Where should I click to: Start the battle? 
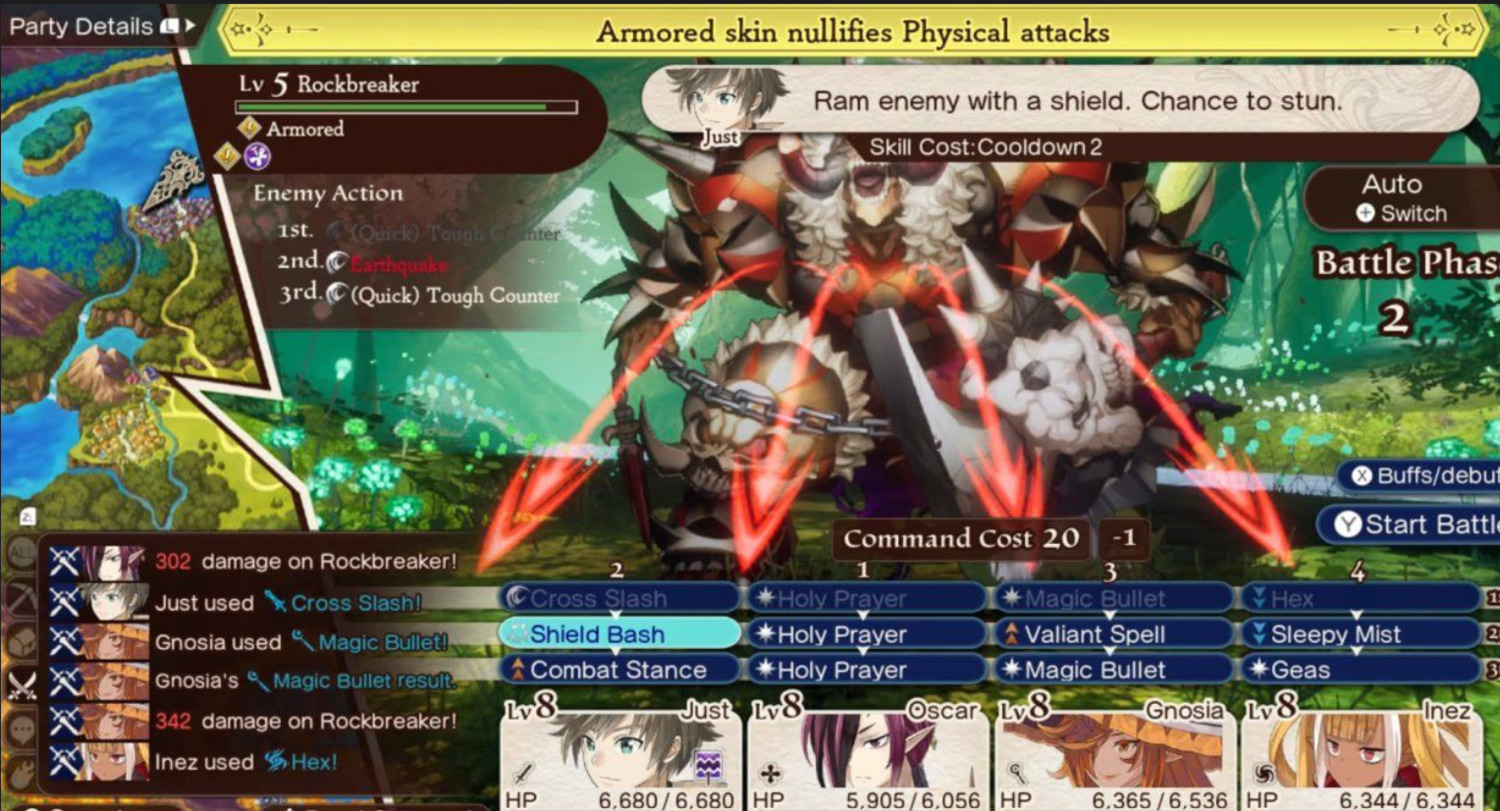tap(1410, 524)
